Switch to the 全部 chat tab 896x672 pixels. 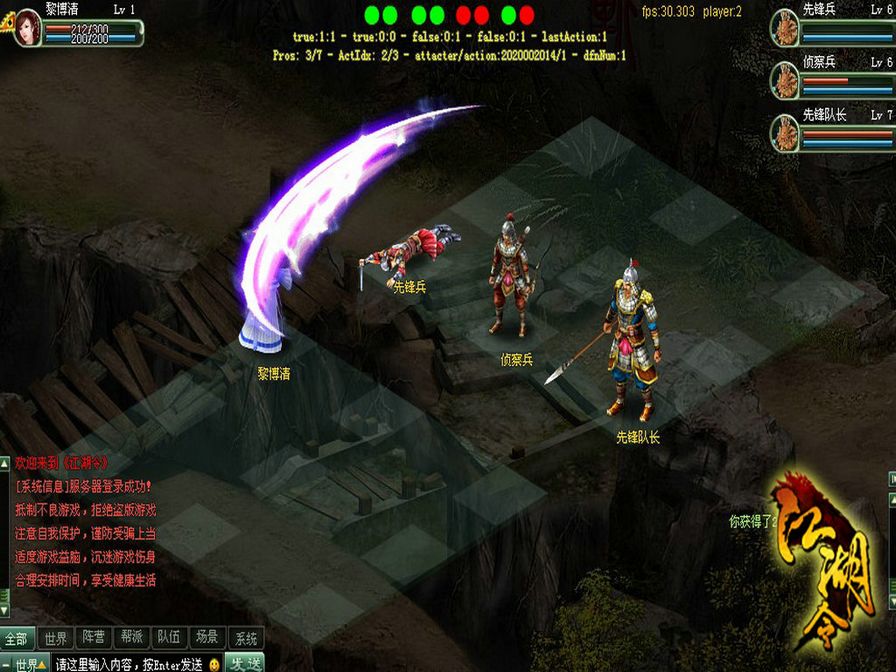[17, 638]
